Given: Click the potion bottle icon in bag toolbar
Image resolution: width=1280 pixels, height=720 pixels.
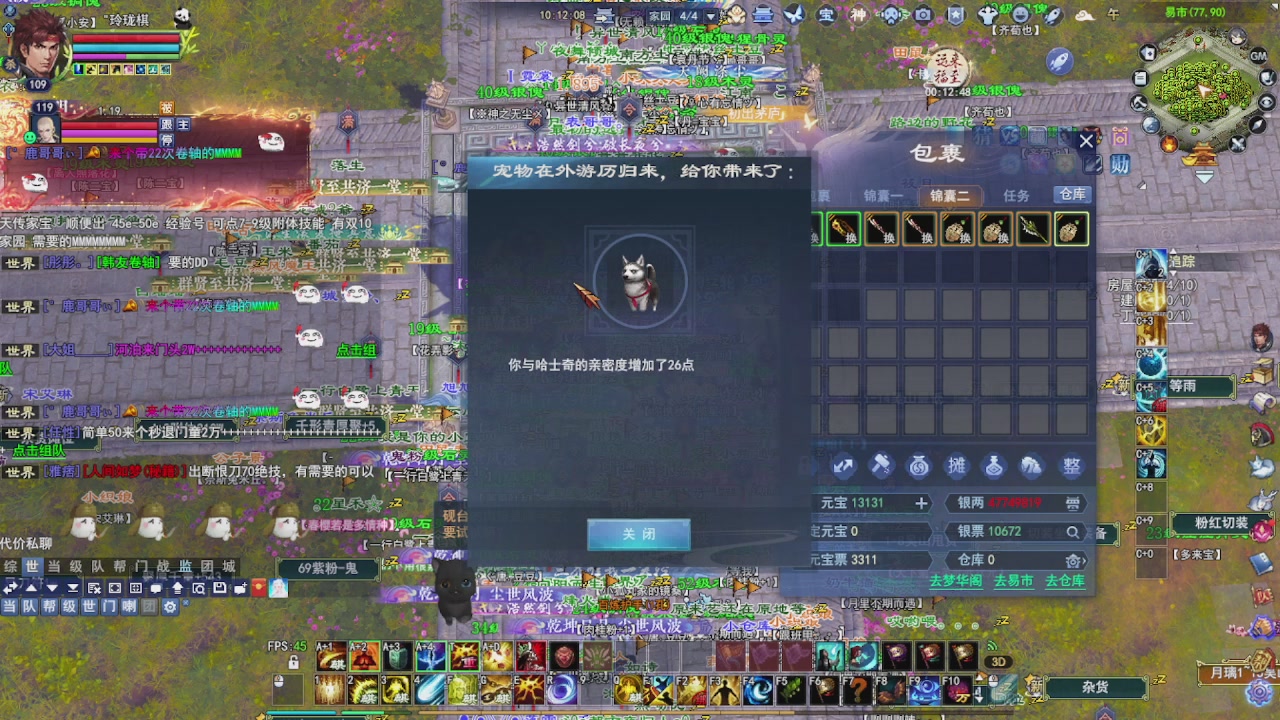Looking at the screenshot, I should click(994, 465).
